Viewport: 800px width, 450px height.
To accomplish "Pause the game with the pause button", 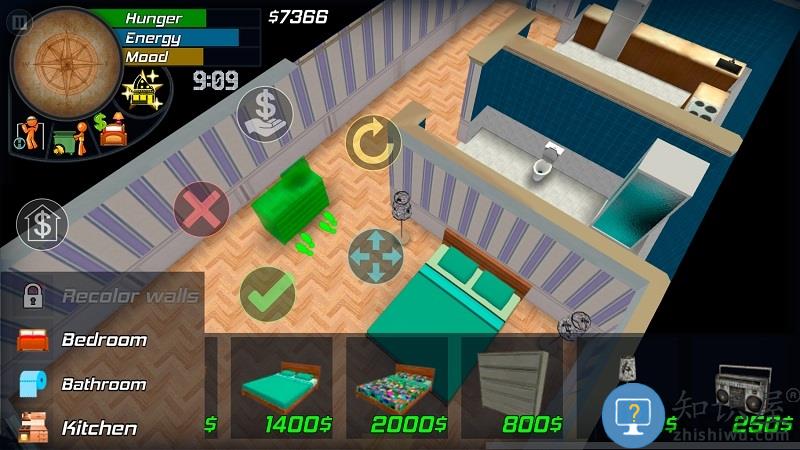I will coord(21,21).
